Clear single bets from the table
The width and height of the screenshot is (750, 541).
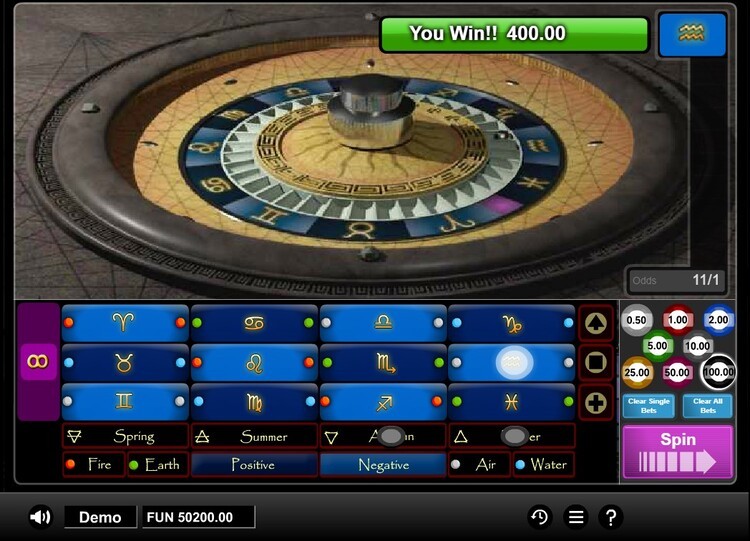649,406
